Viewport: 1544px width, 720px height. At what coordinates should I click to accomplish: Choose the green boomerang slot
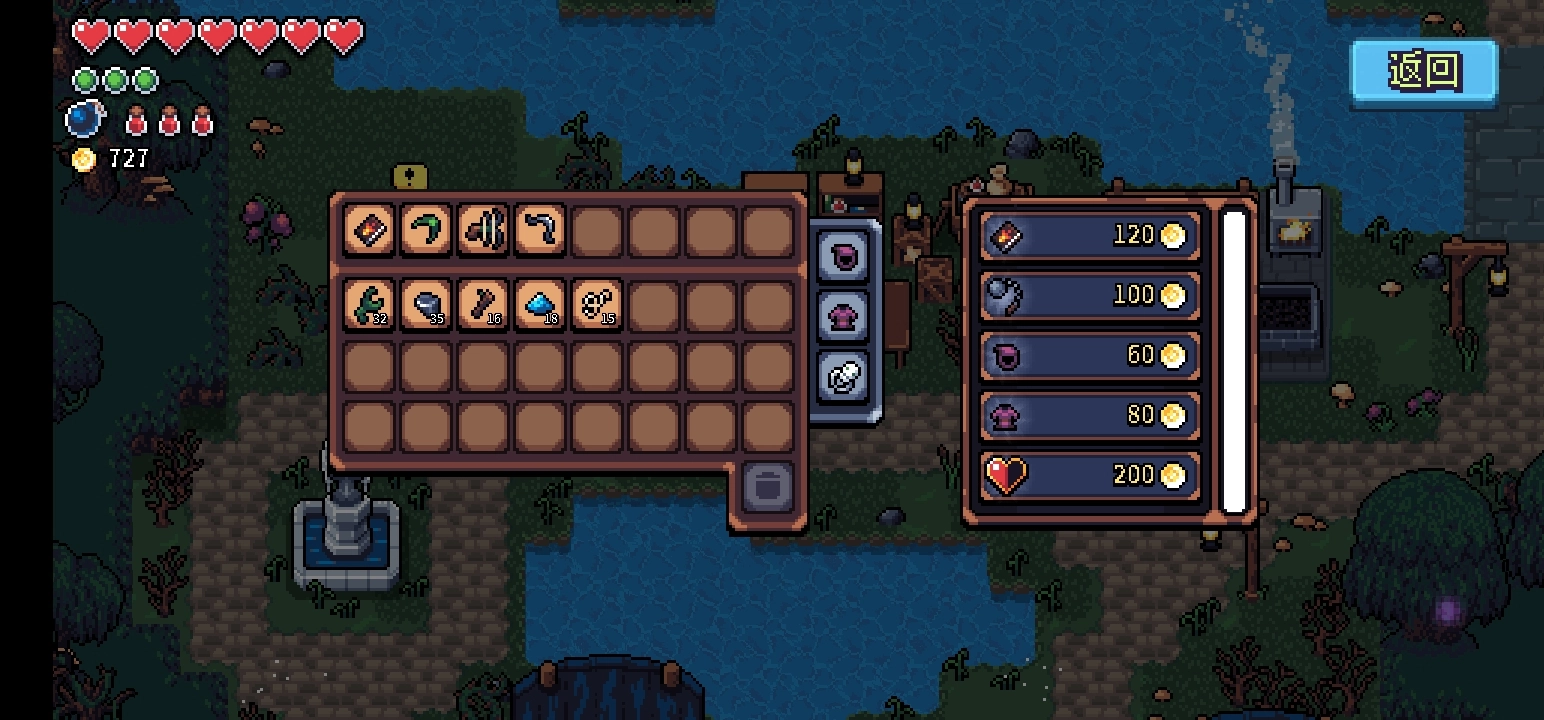coord(426,231)
